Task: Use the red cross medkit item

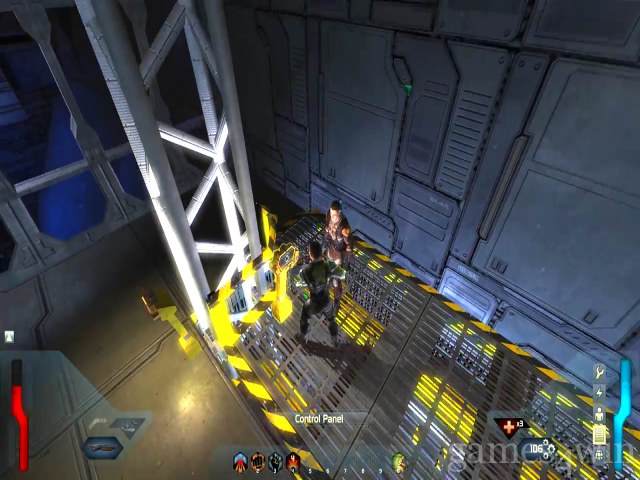Action: pos(508,427)
